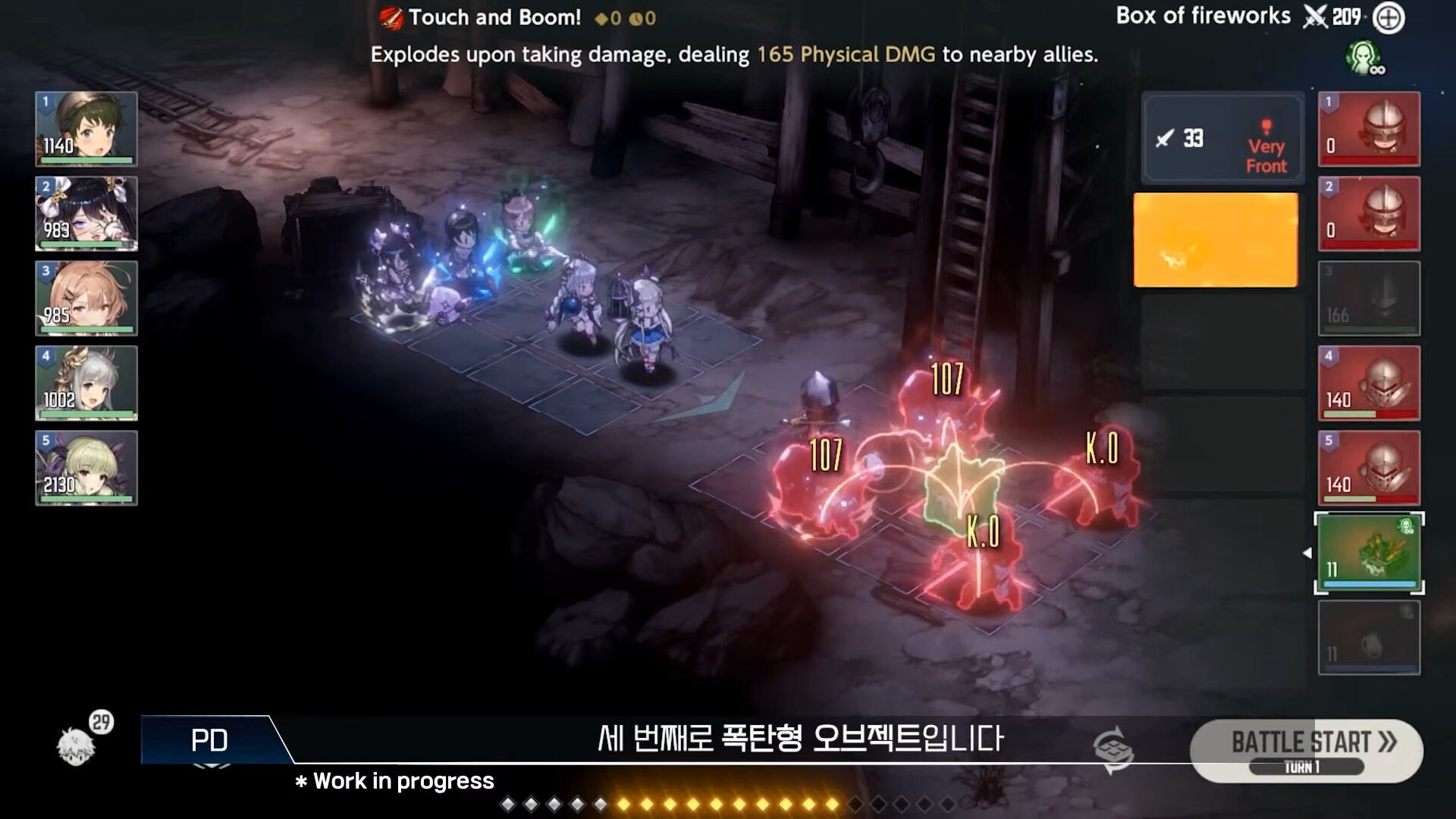The width and height of the screenshot is (1456, 819).
Task: Select the dimmed enemy portrait showing 166
Action: 1369,298
